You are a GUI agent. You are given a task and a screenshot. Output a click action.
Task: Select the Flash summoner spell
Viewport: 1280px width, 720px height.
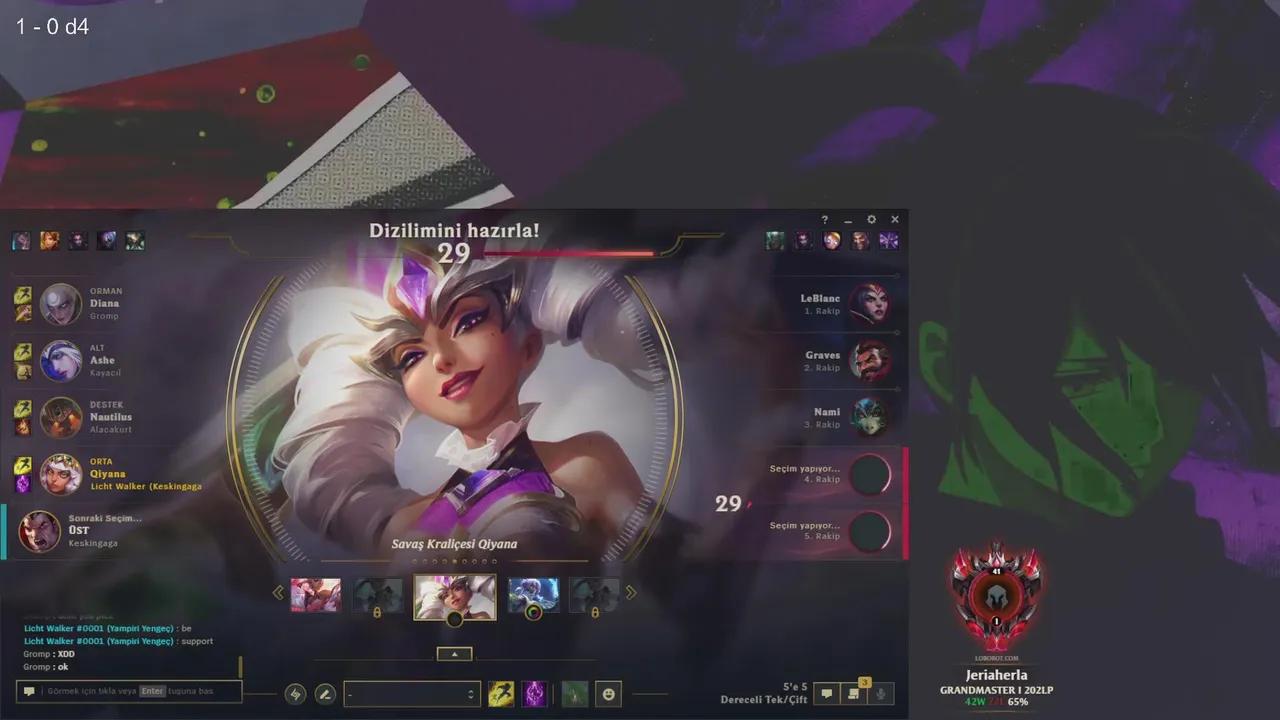502,693
